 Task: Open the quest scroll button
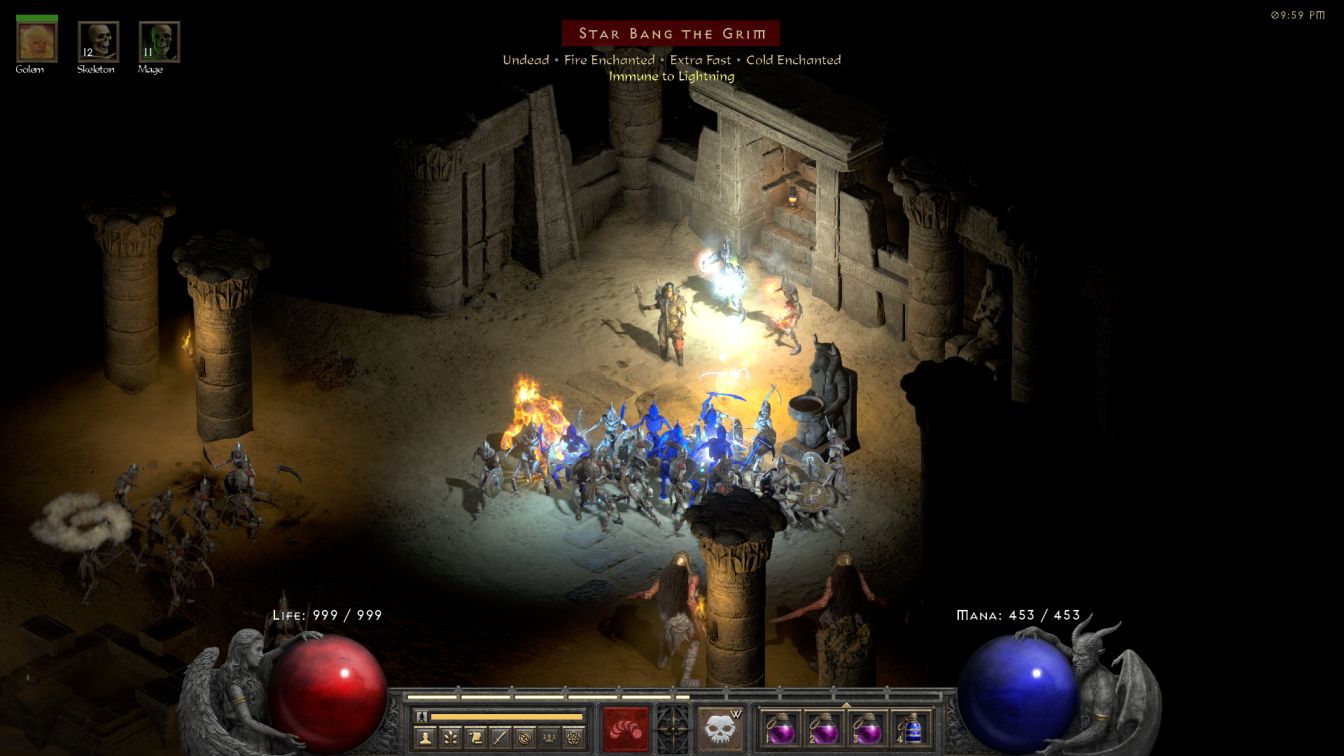[476, 738]
